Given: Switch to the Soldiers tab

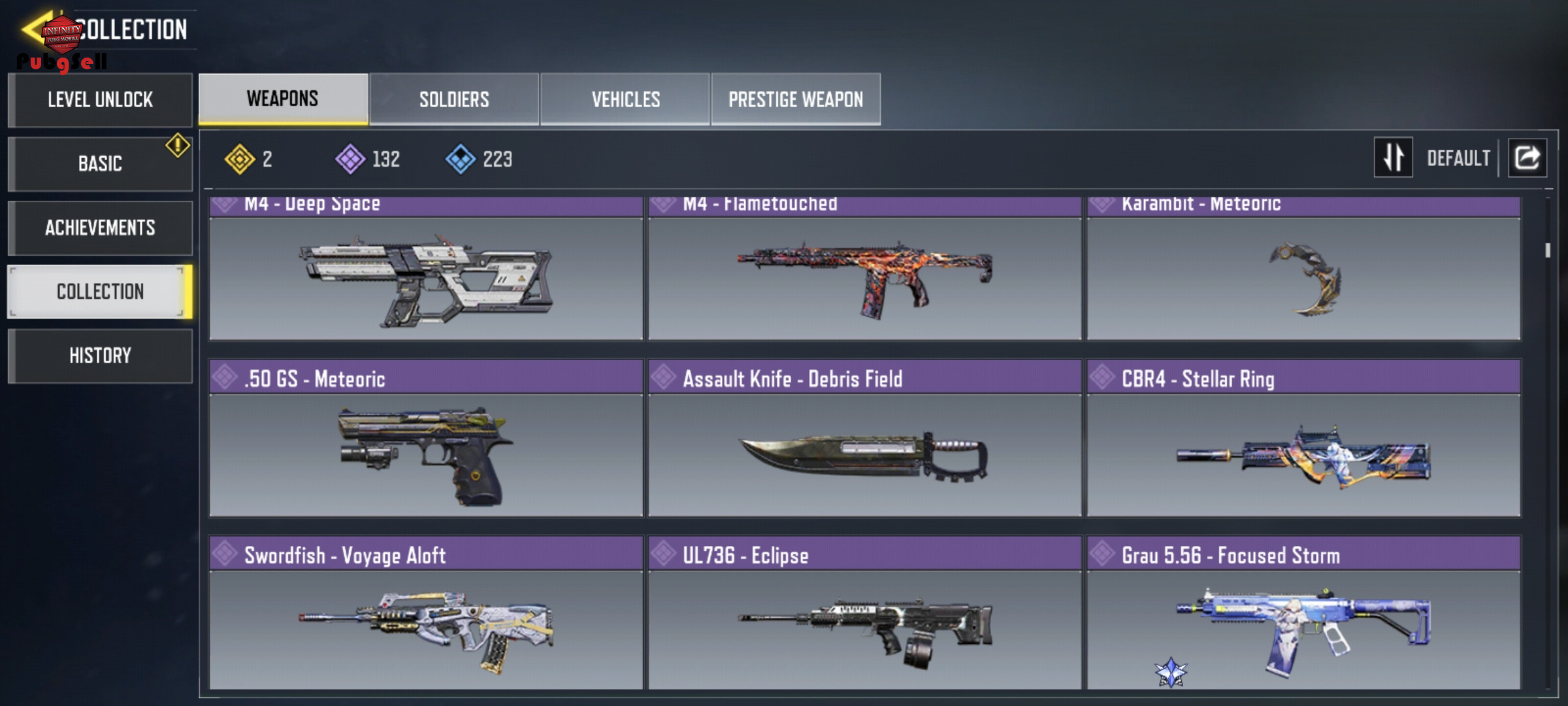Looking at the screenshot, I should 454,99.
